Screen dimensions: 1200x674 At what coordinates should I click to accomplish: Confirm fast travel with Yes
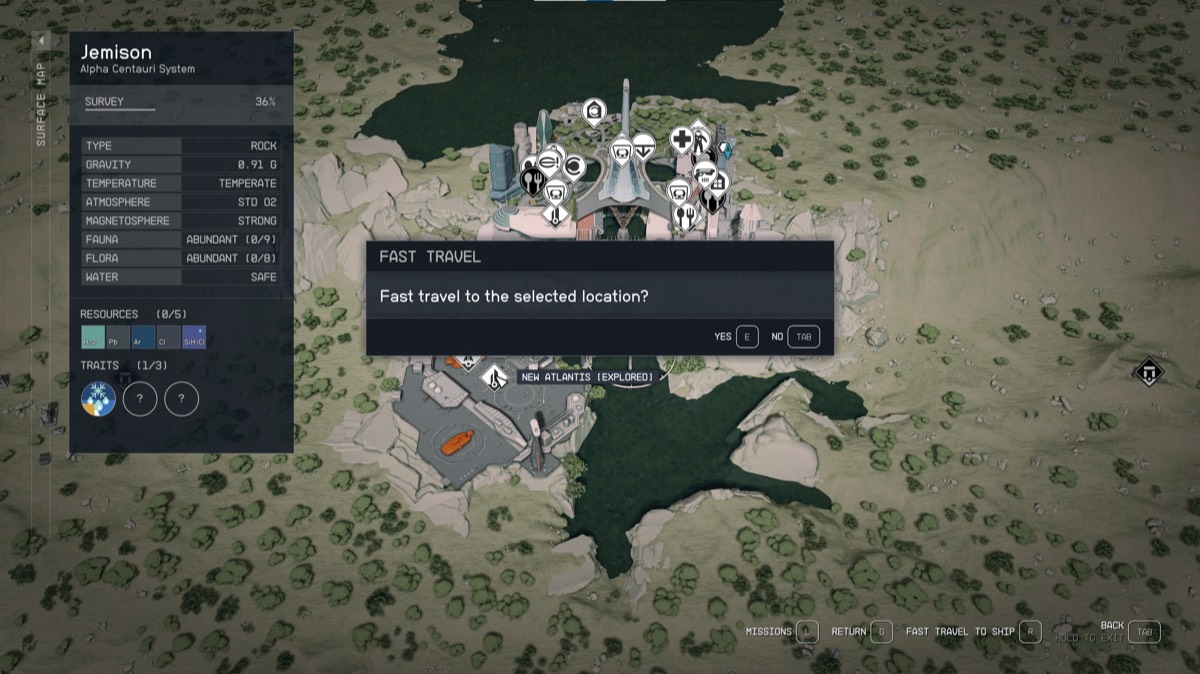[x=747, y=337]
